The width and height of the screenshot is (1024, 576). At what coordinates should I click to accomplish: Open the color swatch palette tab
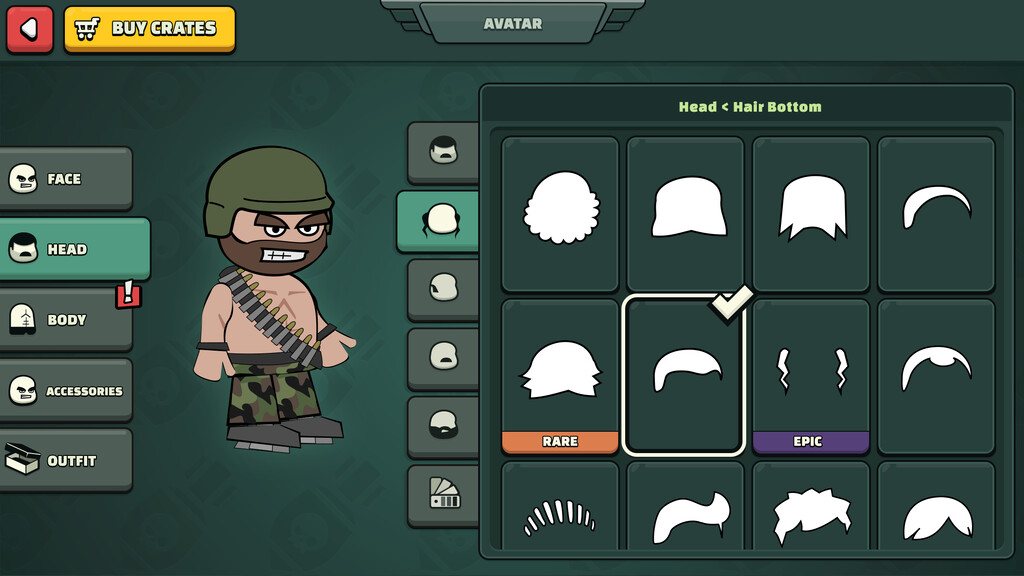pyautogui.click(x=443, y=493)
